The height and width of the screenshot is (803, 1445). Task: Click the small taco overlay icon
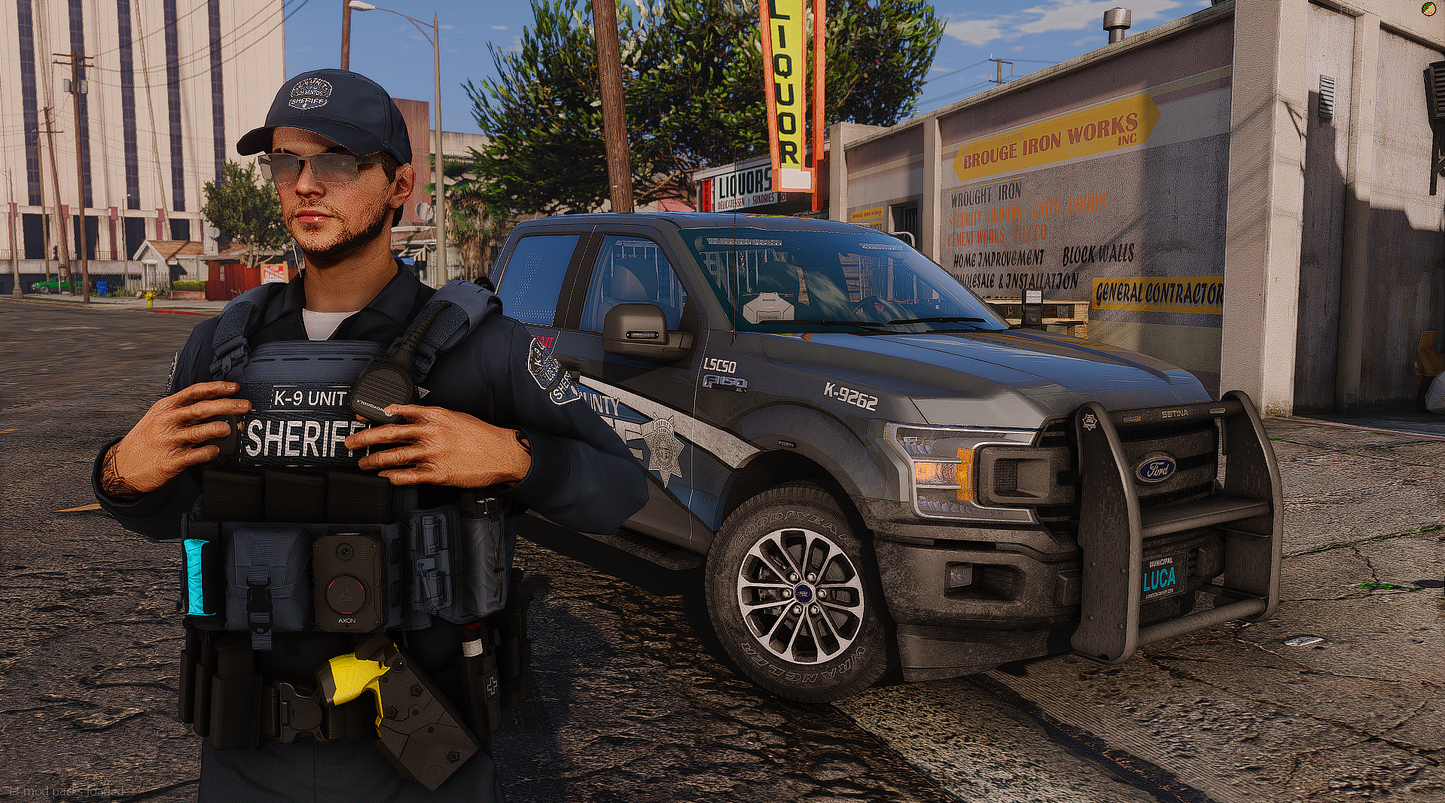1428,8
